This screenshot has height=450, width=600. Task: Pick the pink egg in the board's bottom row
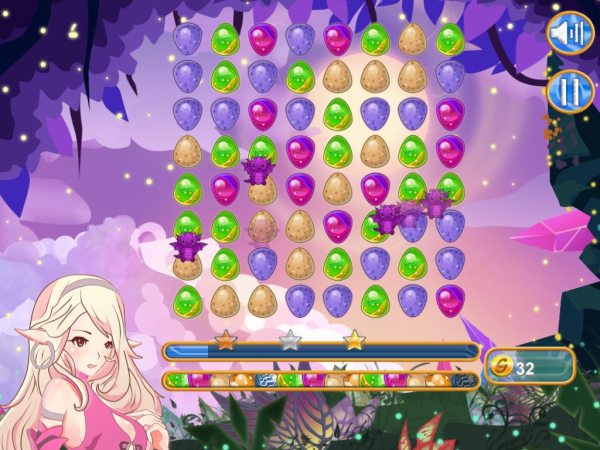pos(449,299)
